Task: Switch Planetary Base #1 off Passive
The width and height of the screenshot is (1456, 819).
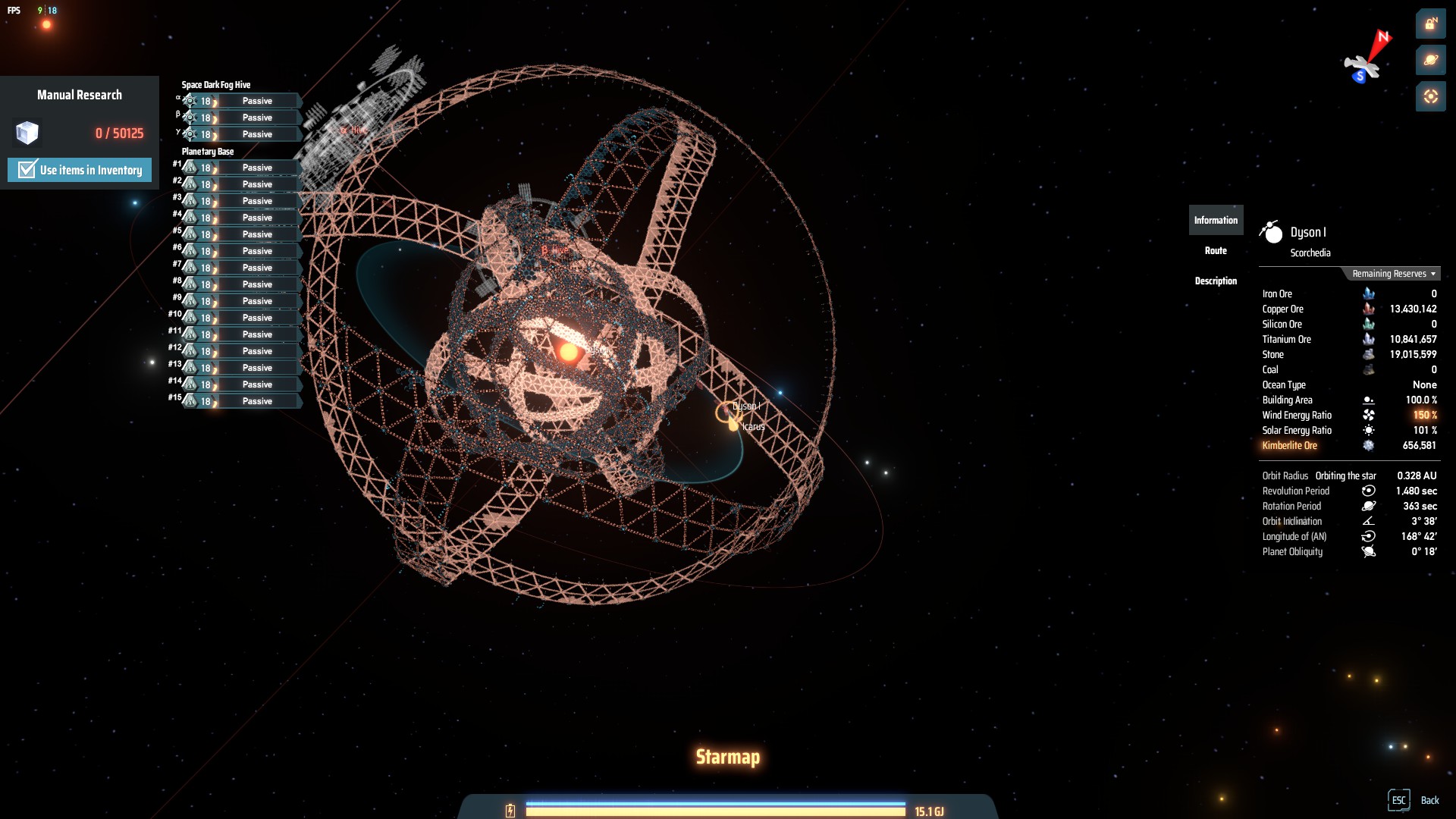Action: (x=257, y=167)
